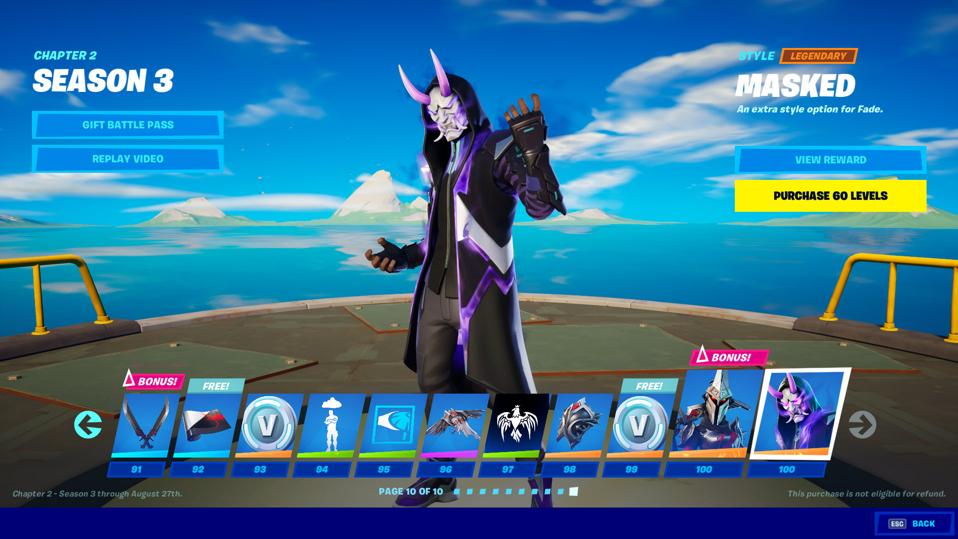Screen dimensions: 958x539
Task: Play the Replay Video
Action: pos(127,159)
